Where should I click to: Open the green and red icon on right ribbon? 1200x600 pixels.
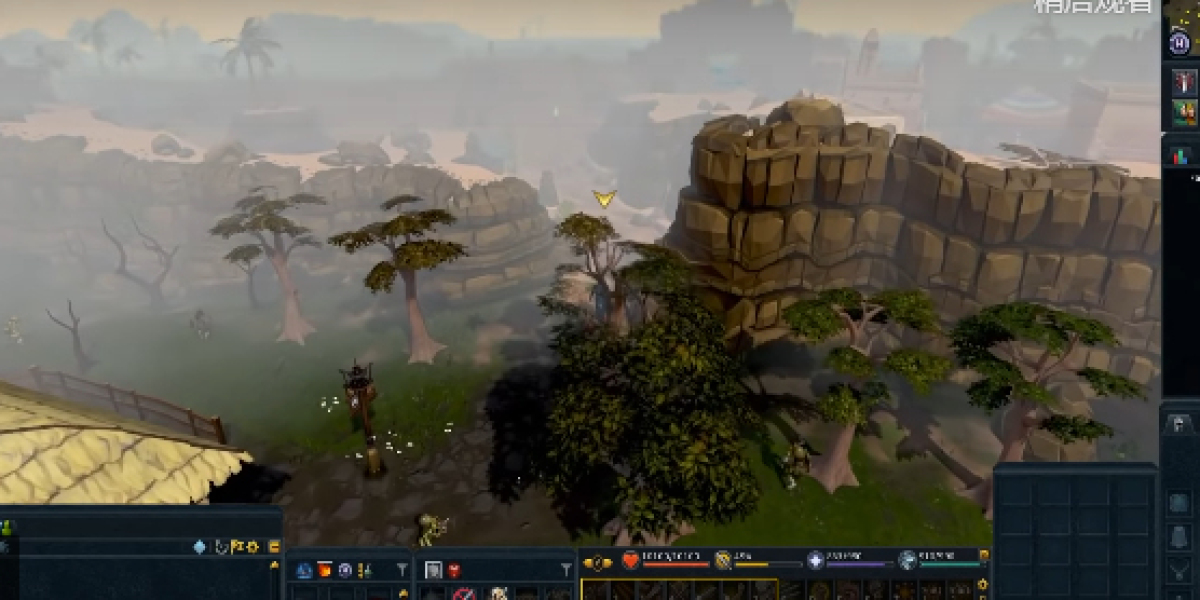pyautogui.click(x=1184, y=112)
